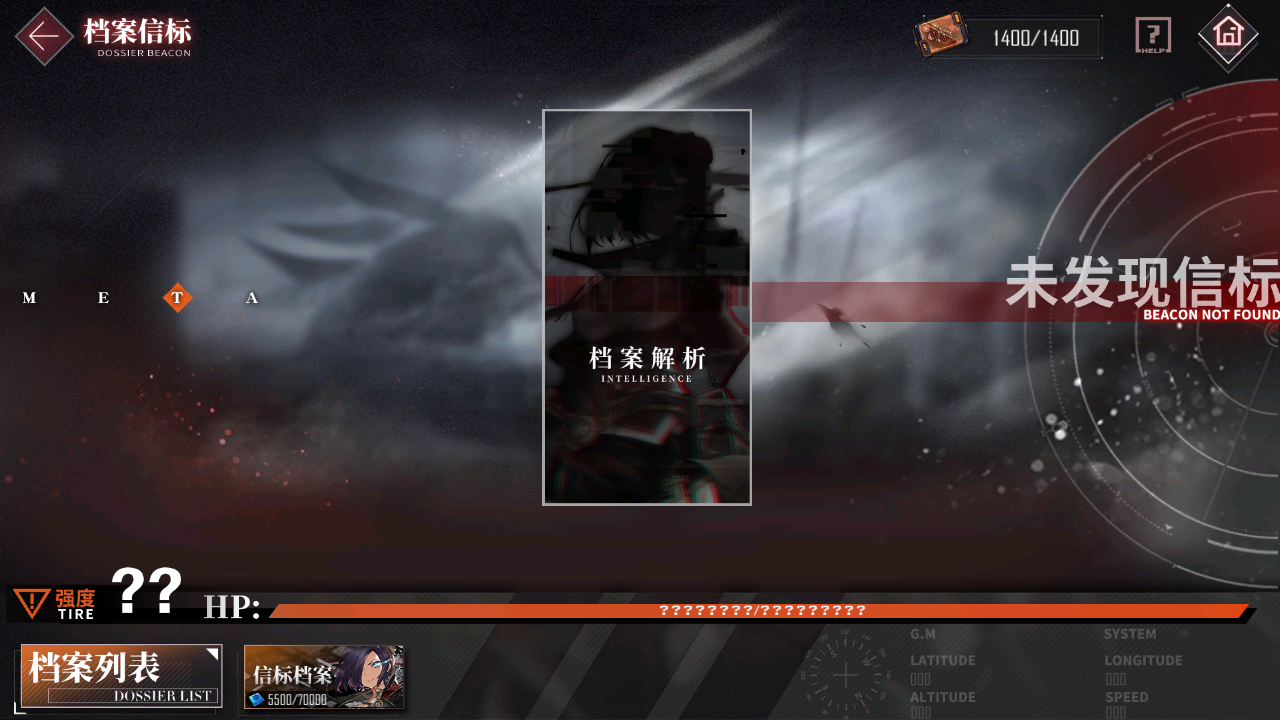Open the HELP icon
Viewport: 1280px width, 720px height.
click(x=1153, y=34)
